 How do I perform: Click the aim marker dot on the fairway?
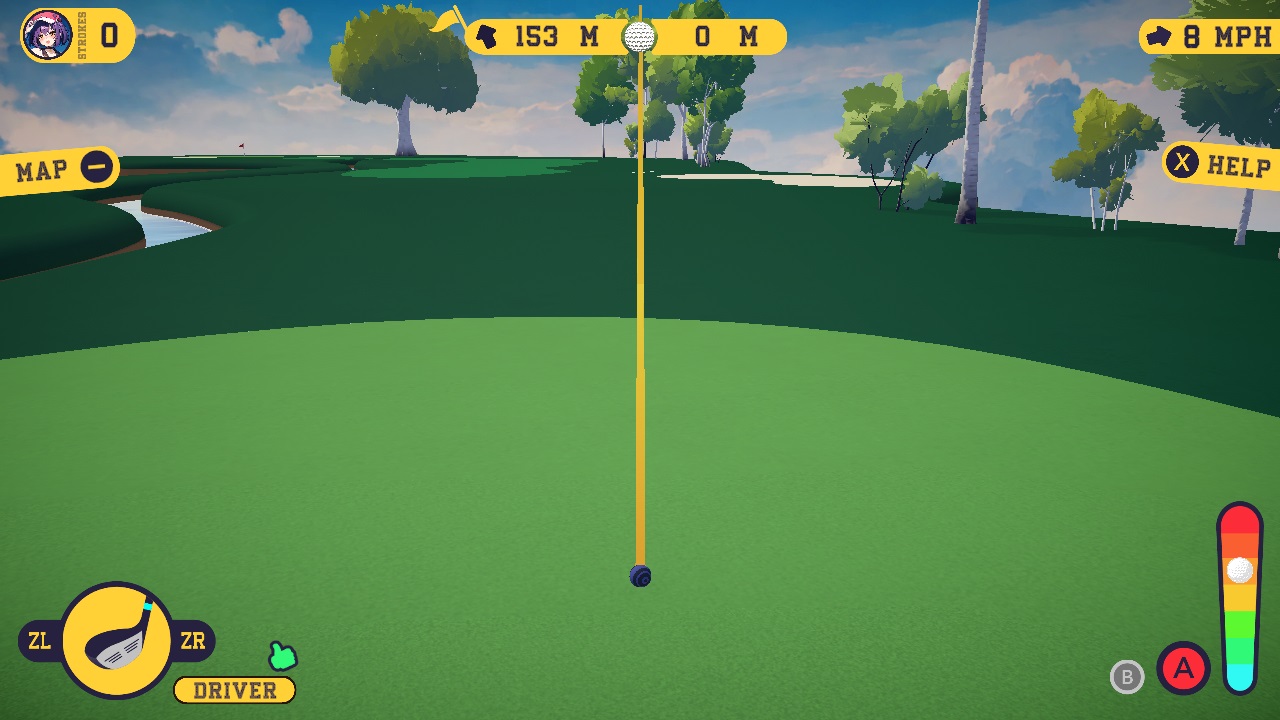pyautogui.click(x=640, y=576)
